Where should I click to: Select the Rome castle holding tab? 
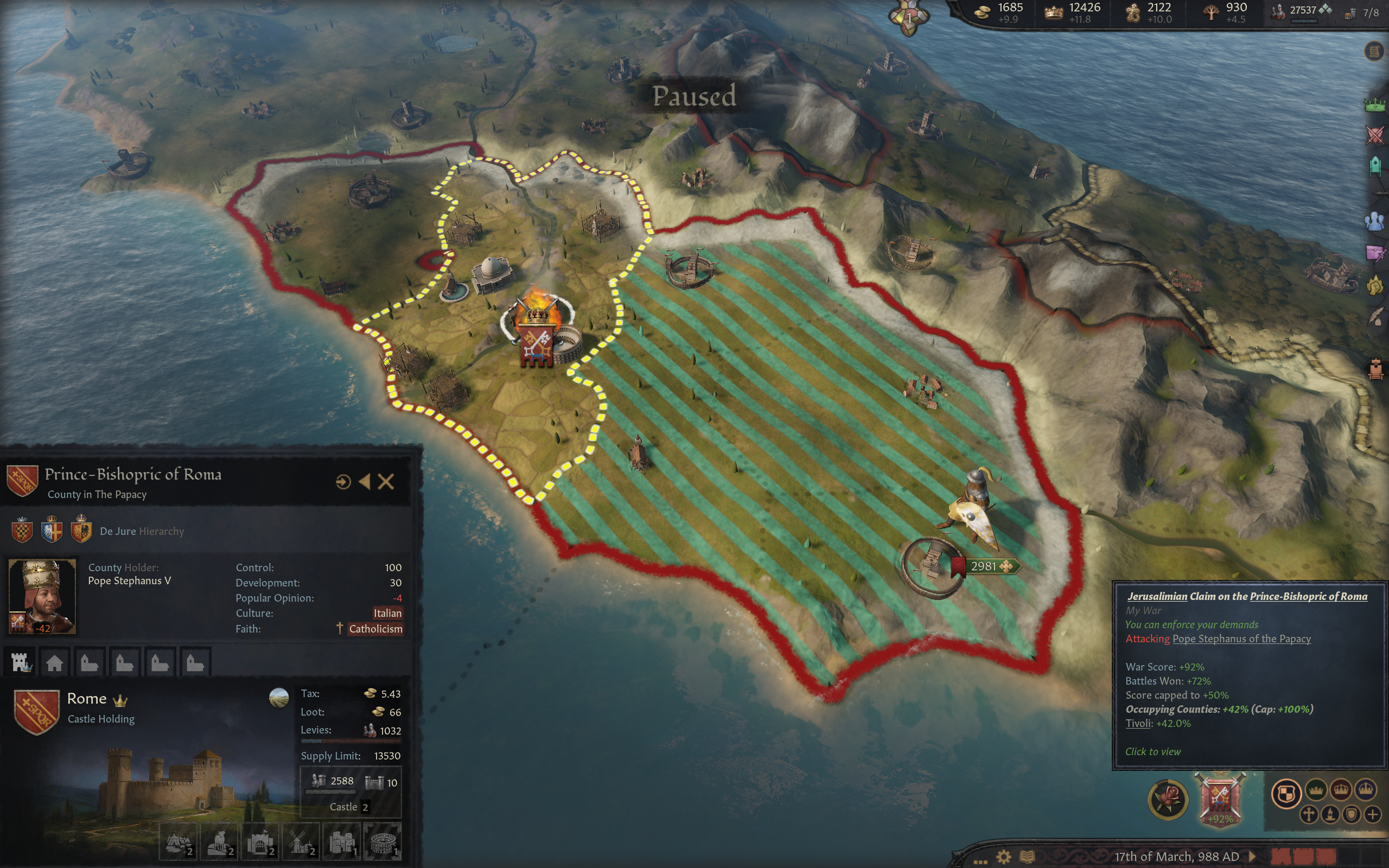22,662
